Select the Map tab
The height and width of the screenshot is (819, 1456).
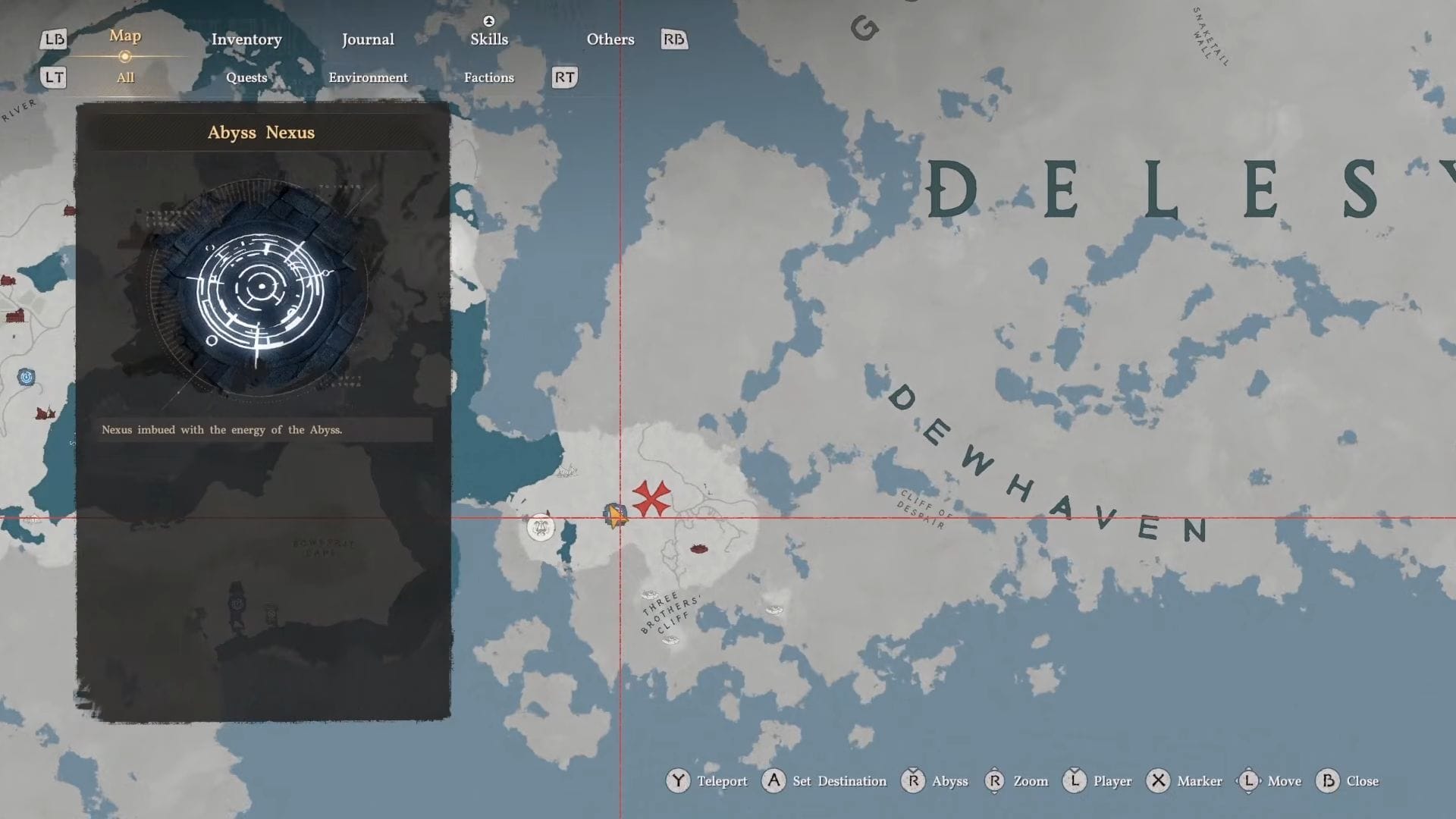pyautogui.click(x=125, y=36)
